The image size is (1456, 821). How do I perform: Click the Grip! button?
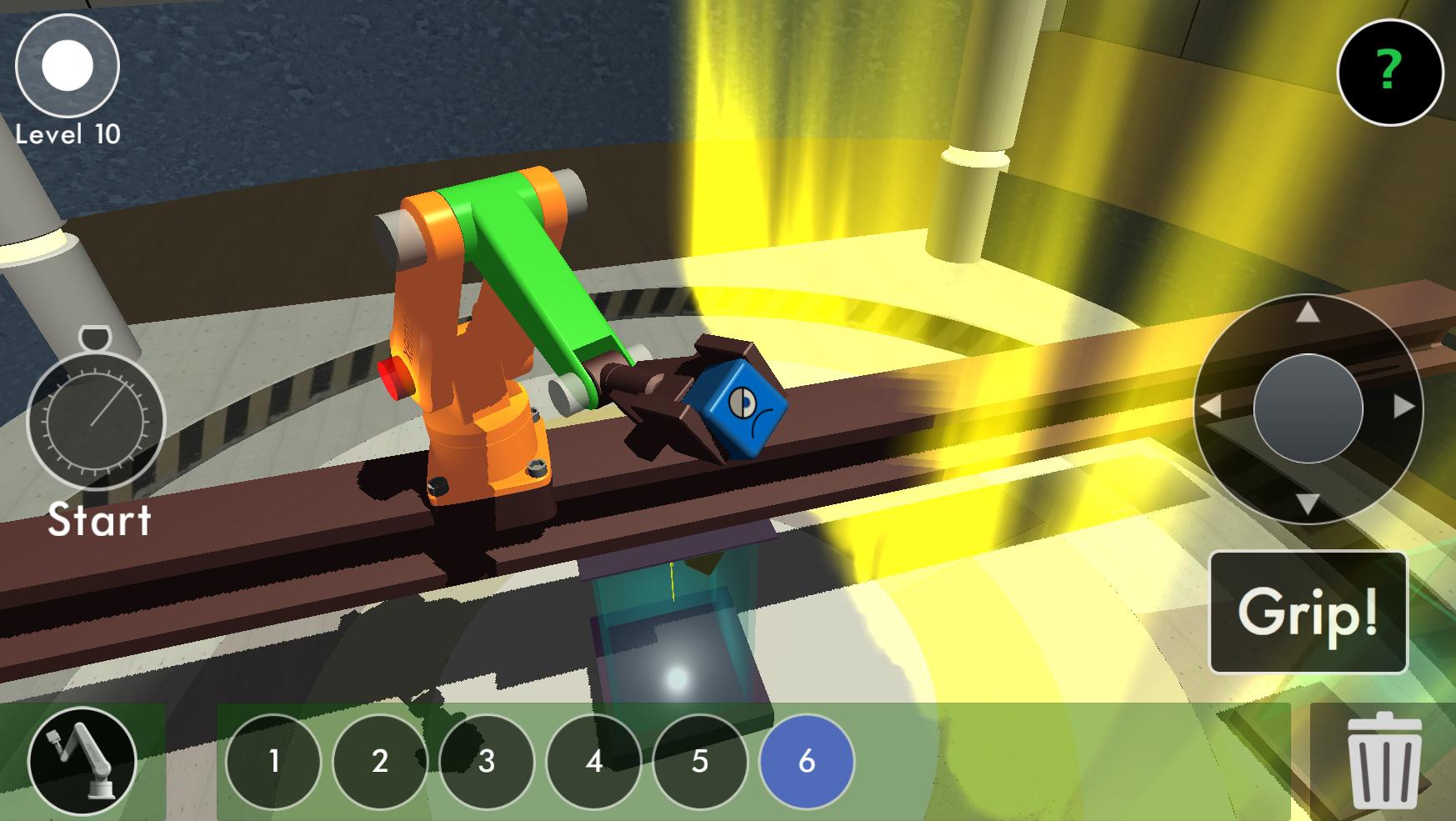[x=1308, y=613]
